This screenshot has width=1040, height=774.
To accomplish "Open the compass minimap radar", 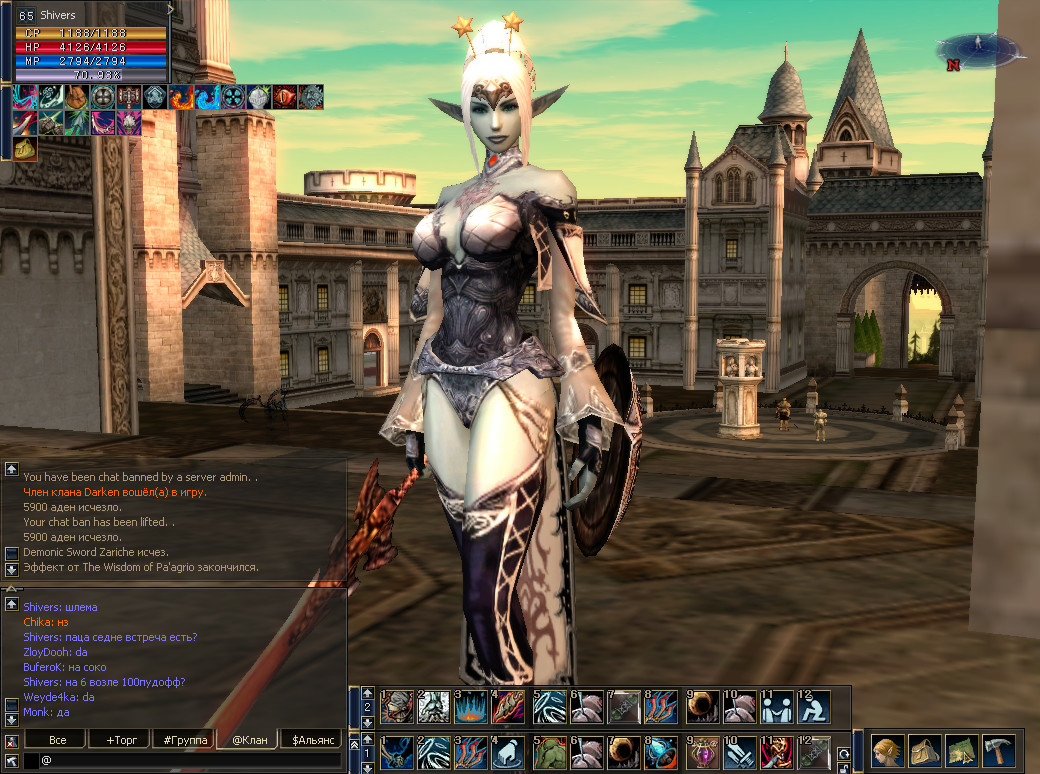I will pos(976,48).
